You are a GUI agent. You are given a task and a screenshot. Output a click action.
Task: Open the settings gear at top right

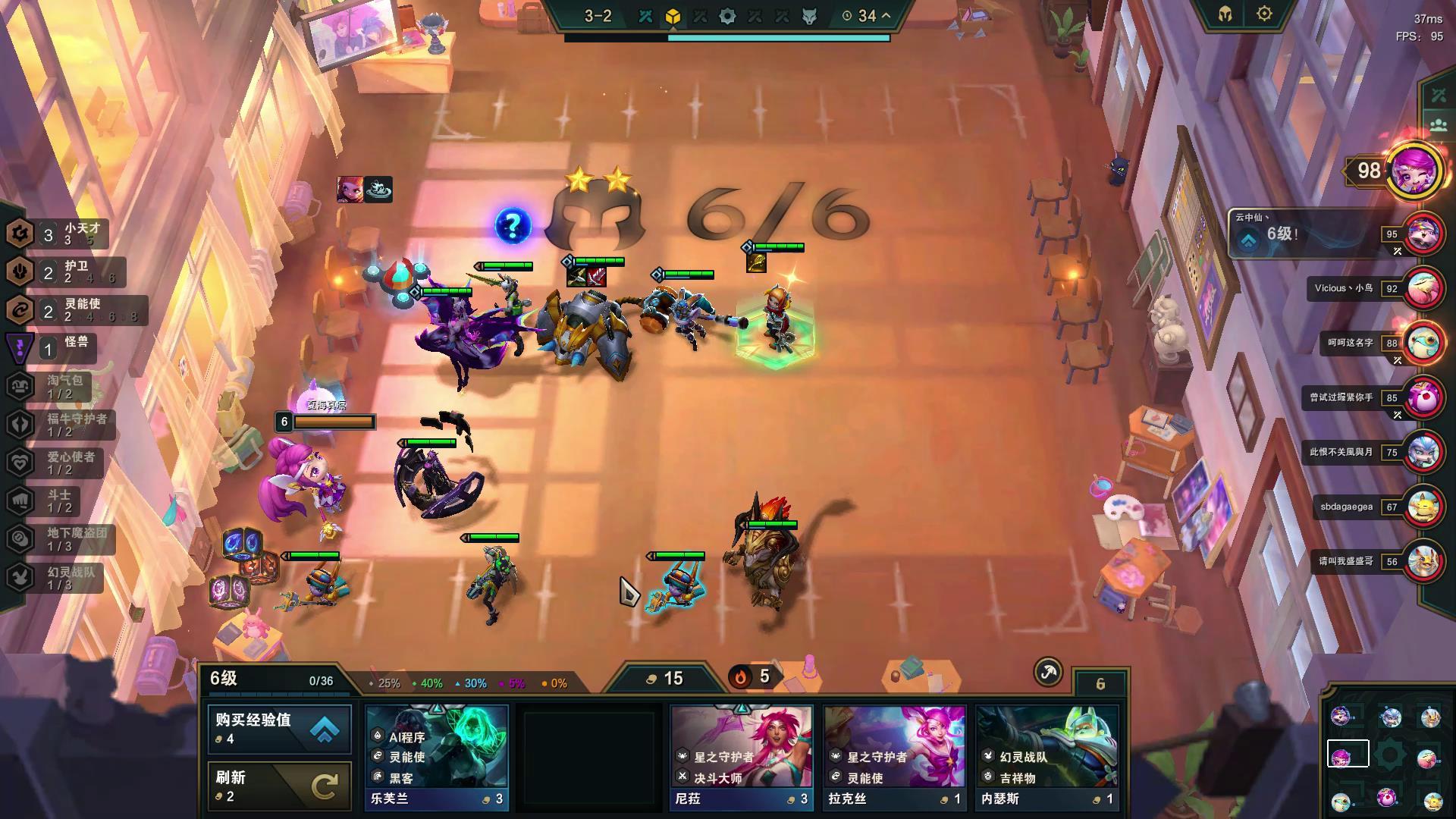[1264, 14]
